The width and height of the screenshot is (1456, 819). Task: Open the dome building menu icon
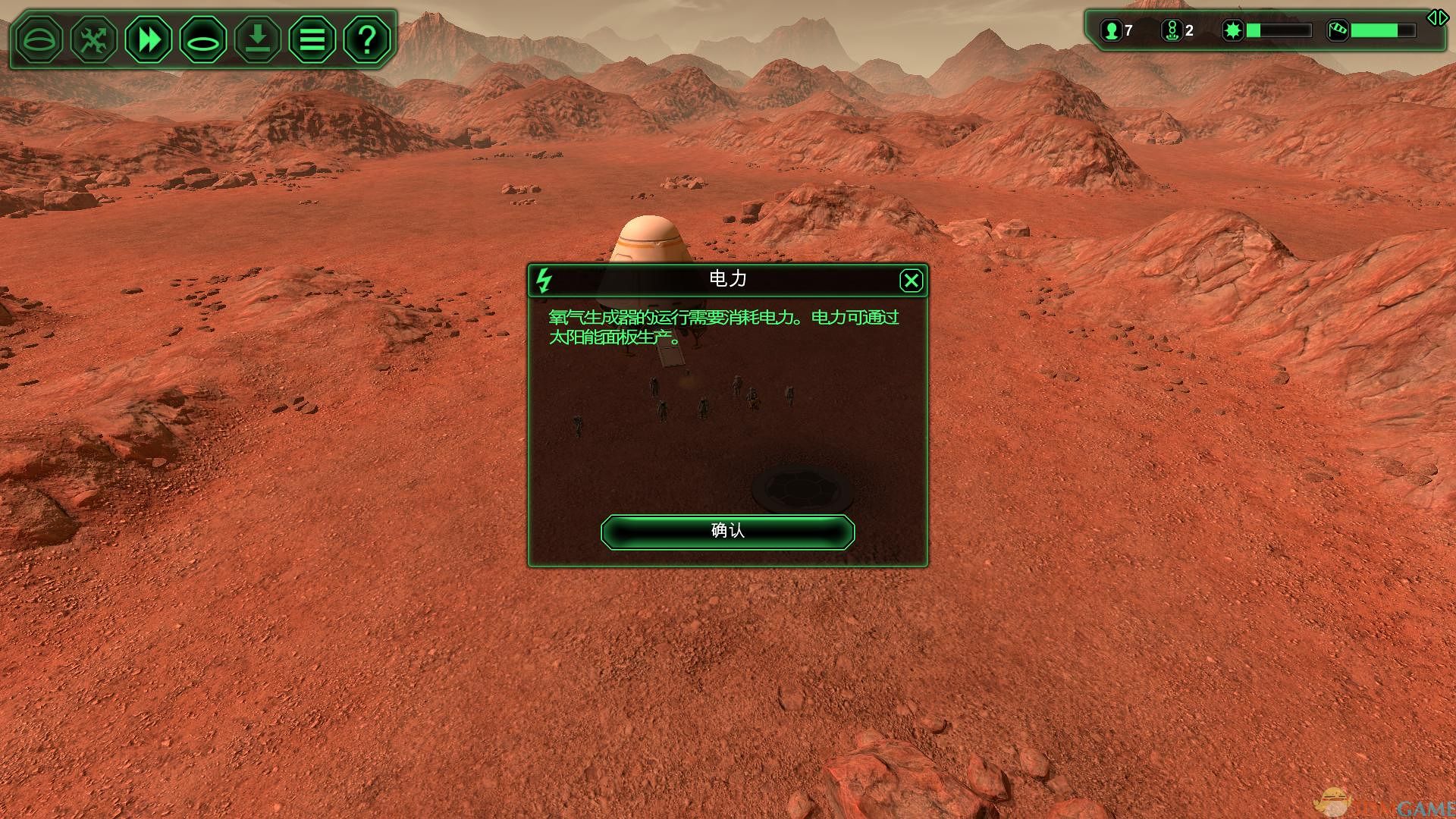(x=39, y=39)
